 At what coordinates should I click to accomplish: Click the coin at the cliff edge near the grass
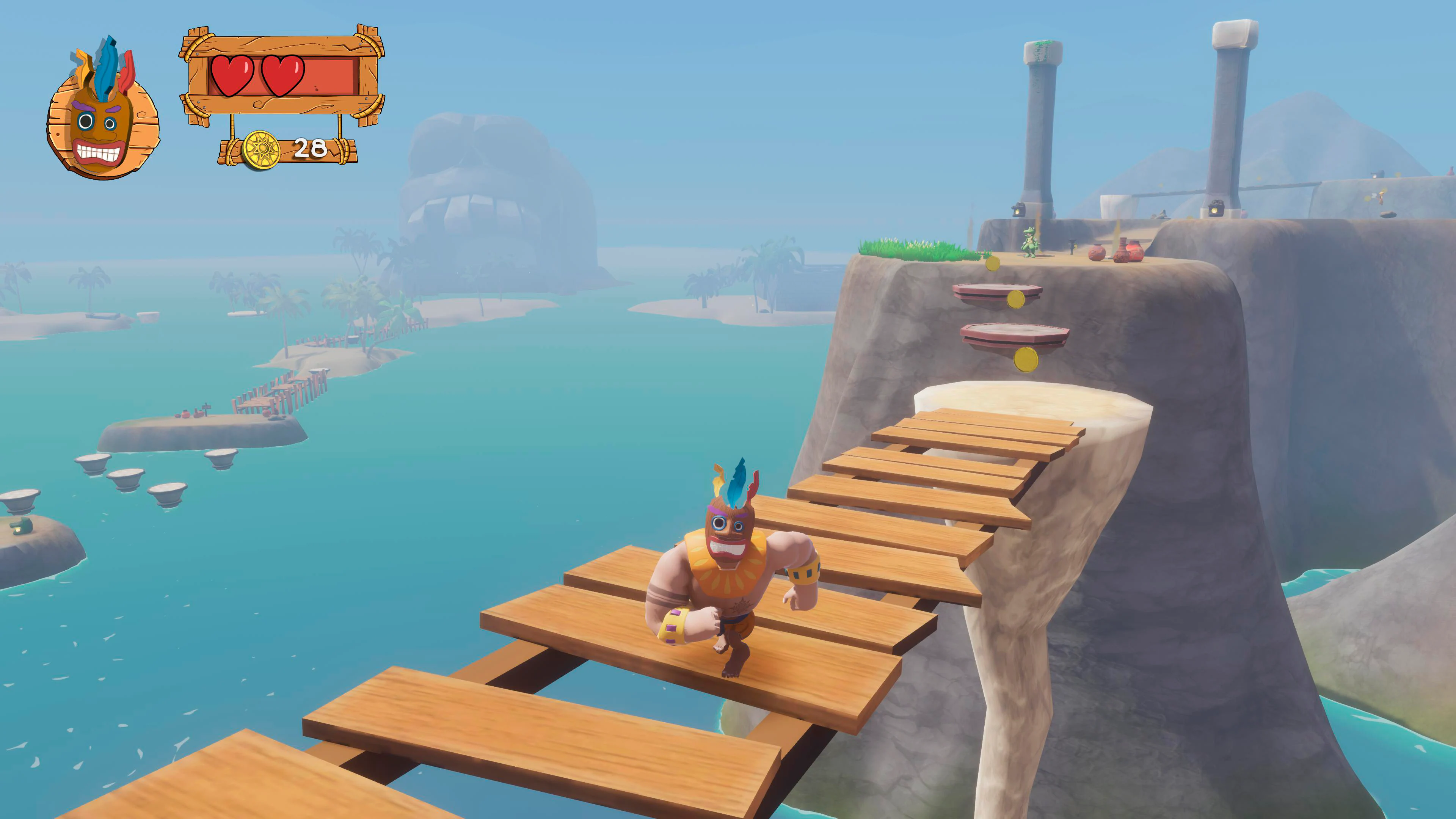[x=993, y=264]
